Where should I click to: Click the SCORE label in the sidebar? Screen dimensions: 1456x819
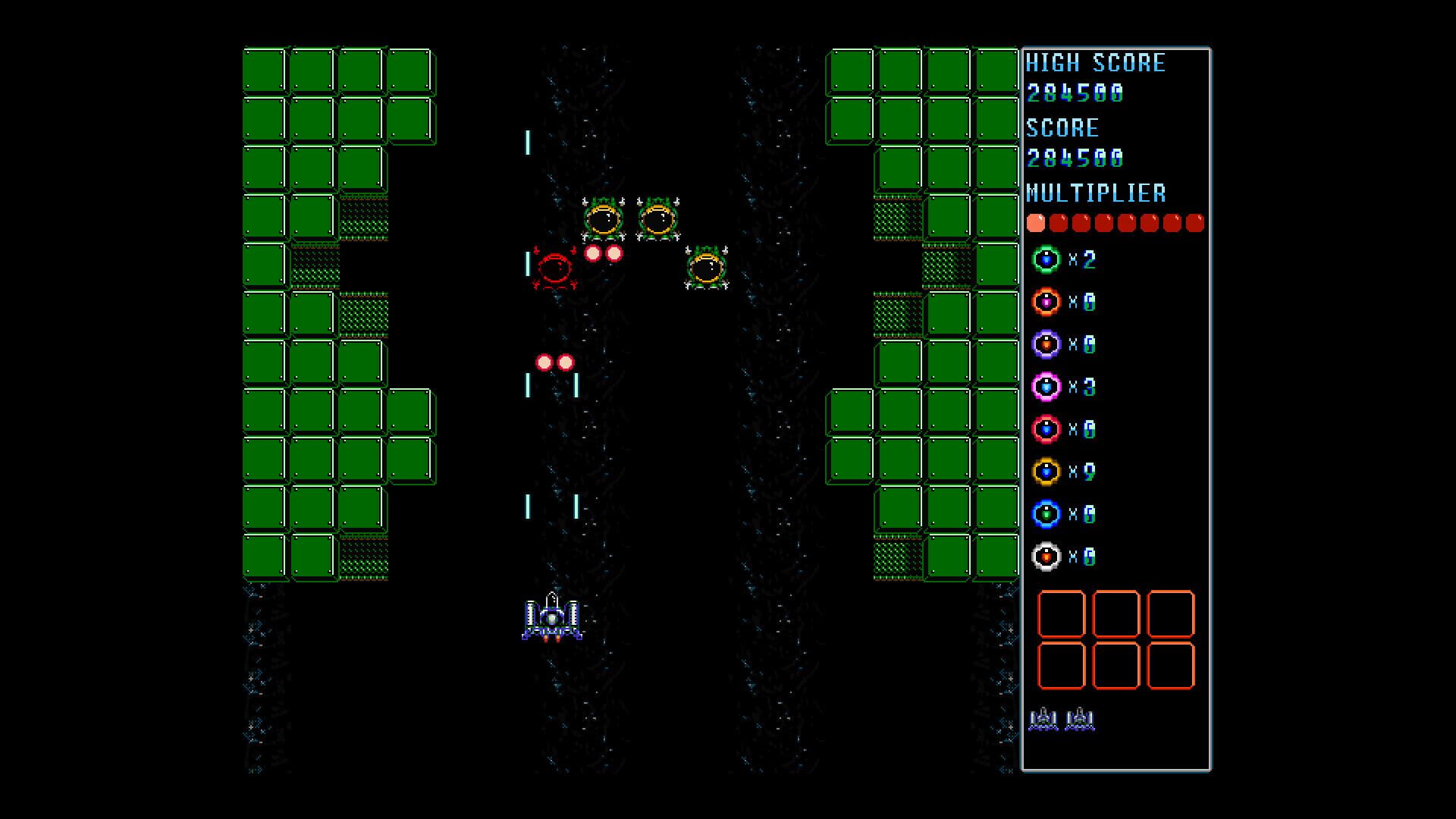1062,128
